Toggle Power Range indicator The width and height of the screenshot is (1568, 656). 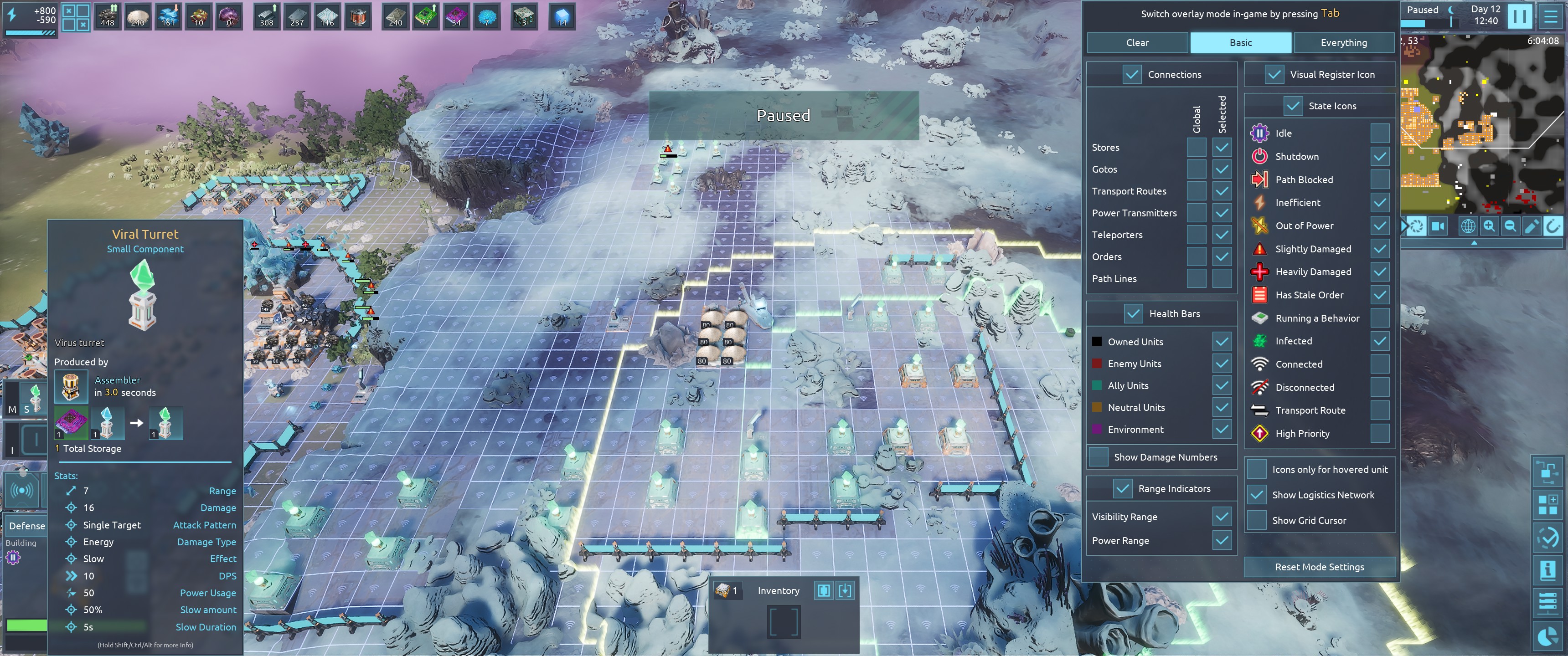[1221, 540]
